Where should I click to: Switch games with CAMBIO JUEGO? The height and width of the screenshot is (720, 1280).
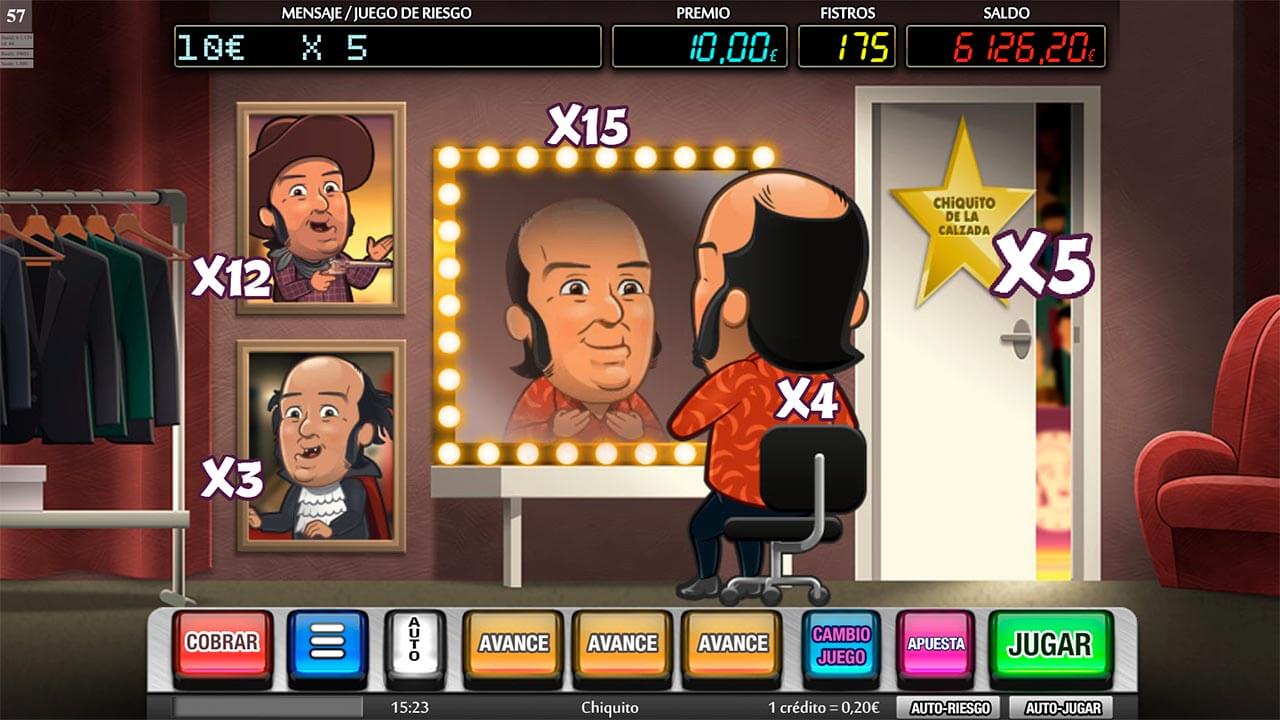click(841, 643)
